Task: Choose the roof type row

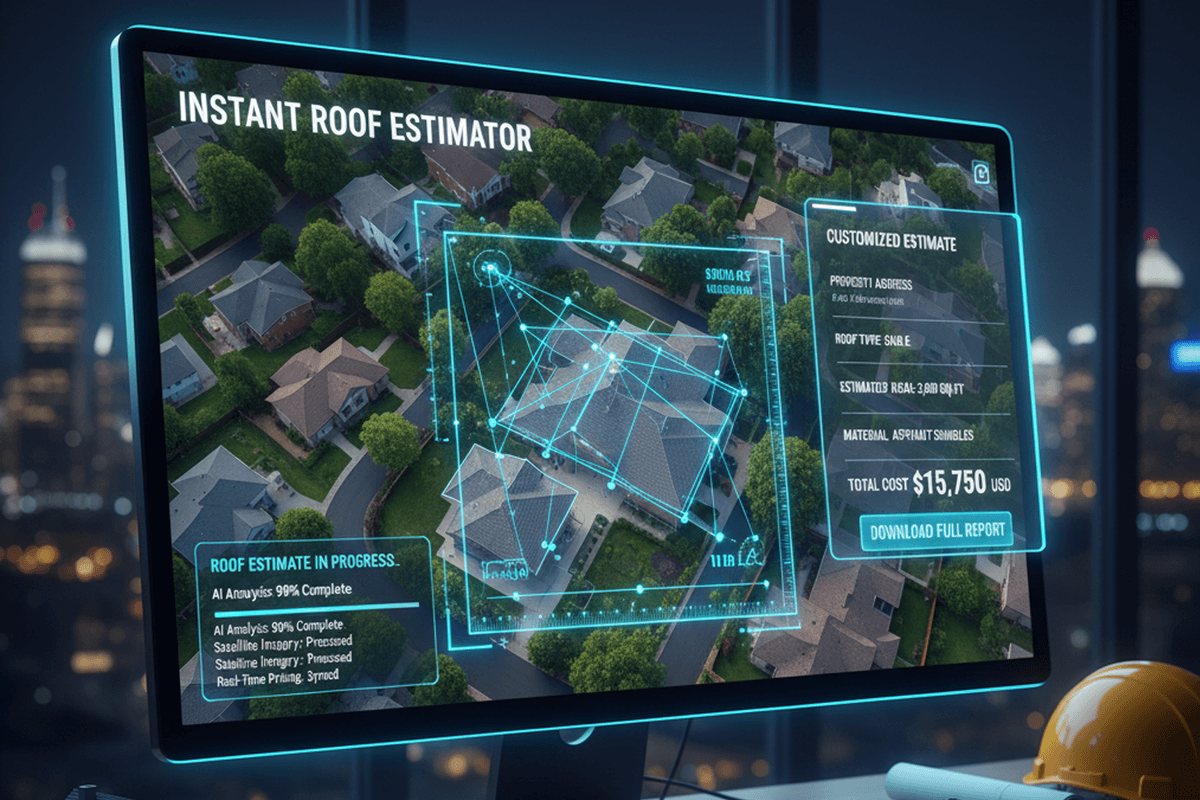Action: click(872, 341)
